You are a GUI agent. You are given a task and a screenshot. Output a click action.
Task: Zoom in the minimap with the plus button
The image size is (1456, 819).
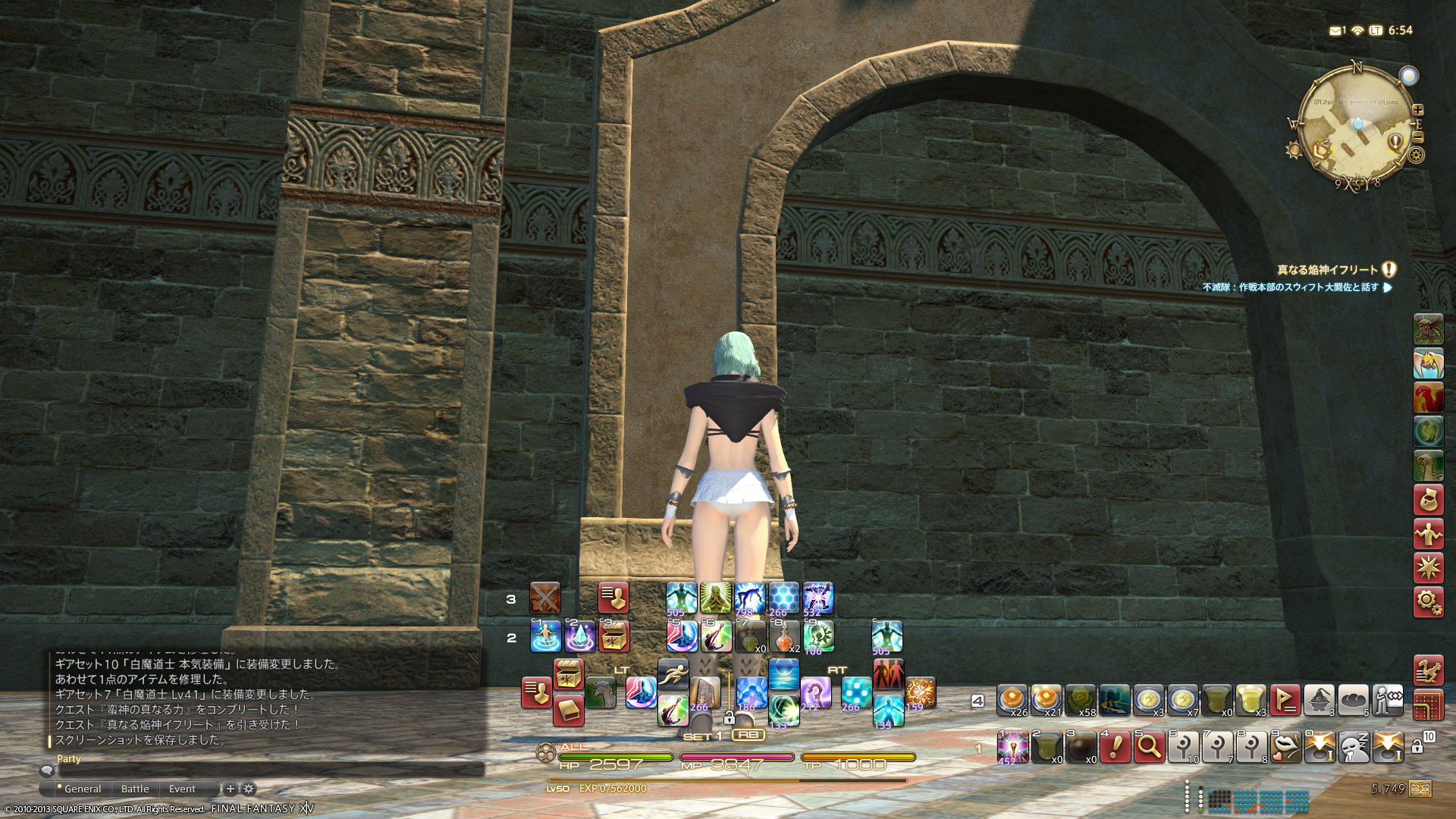click(x=1418, y=110)
